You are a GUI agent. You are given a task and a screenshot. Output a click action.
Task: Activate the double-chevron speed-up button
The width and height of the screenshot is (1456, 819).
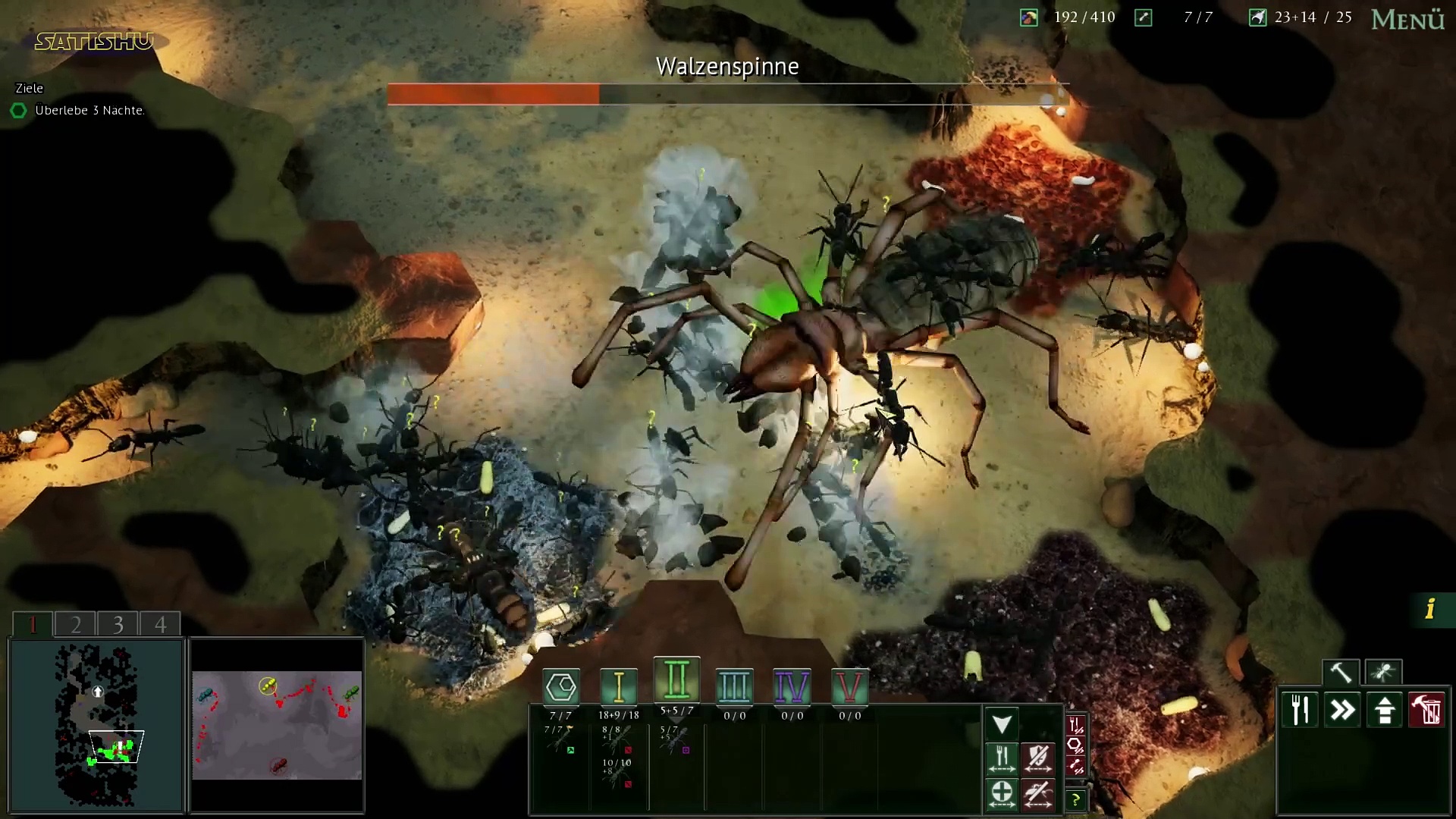[x=1342, y=711]
